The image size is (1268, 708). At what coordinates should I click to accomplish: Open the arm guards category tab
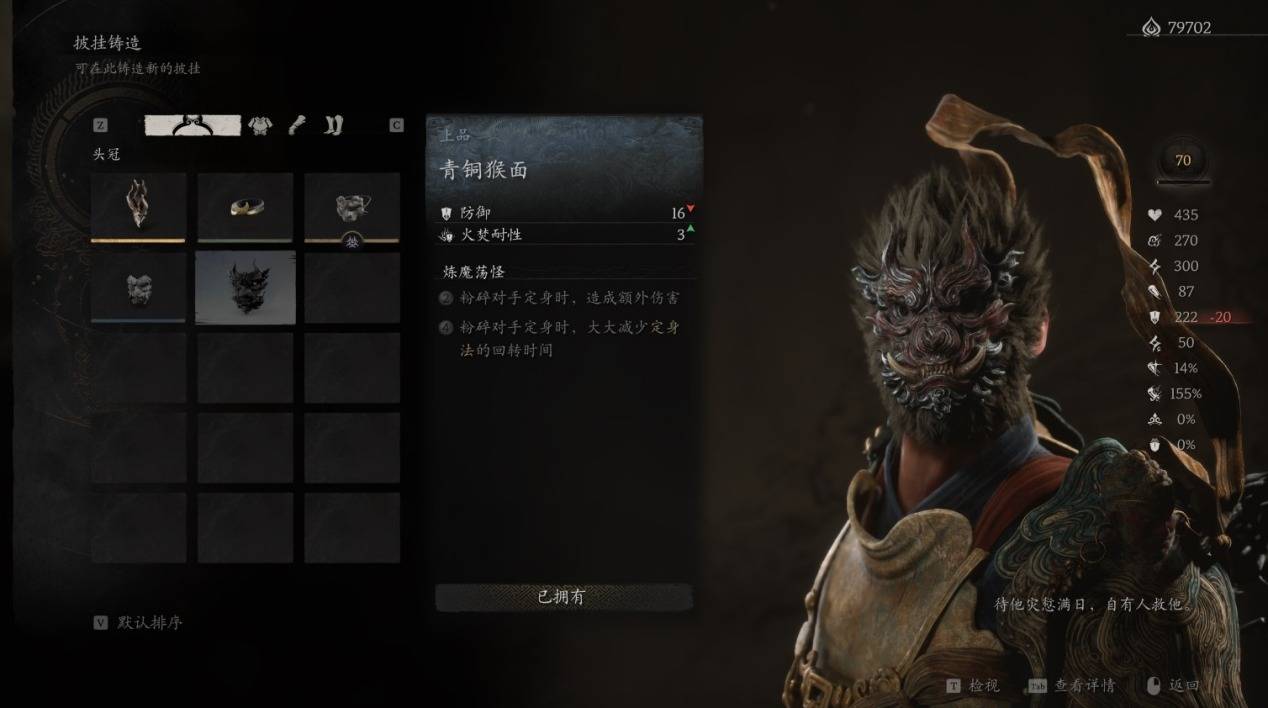[x=297, y=125]
